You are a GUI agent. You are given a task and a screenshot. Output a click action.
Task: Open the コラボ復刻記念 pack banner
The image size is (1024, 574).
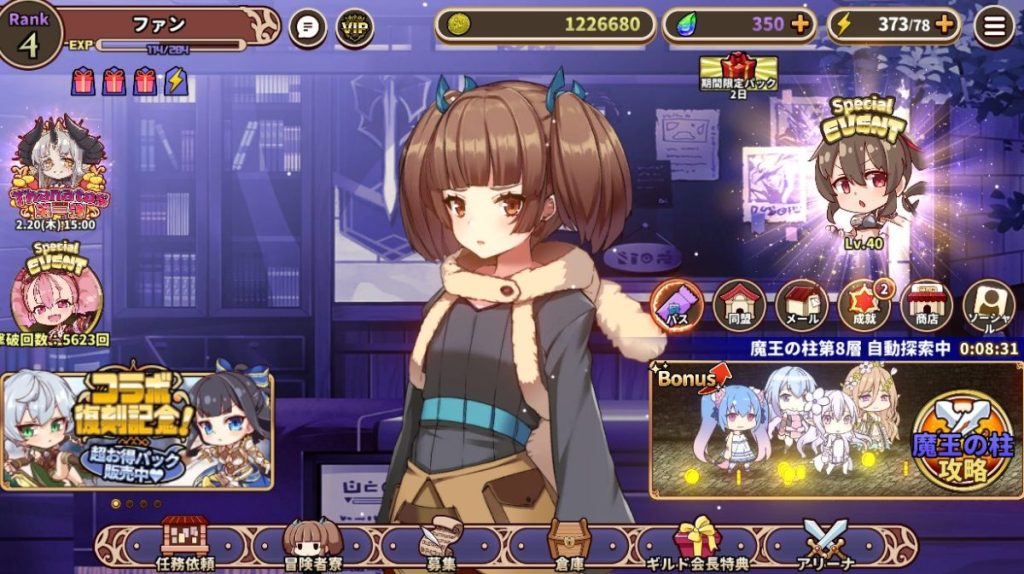coord(137,430)
